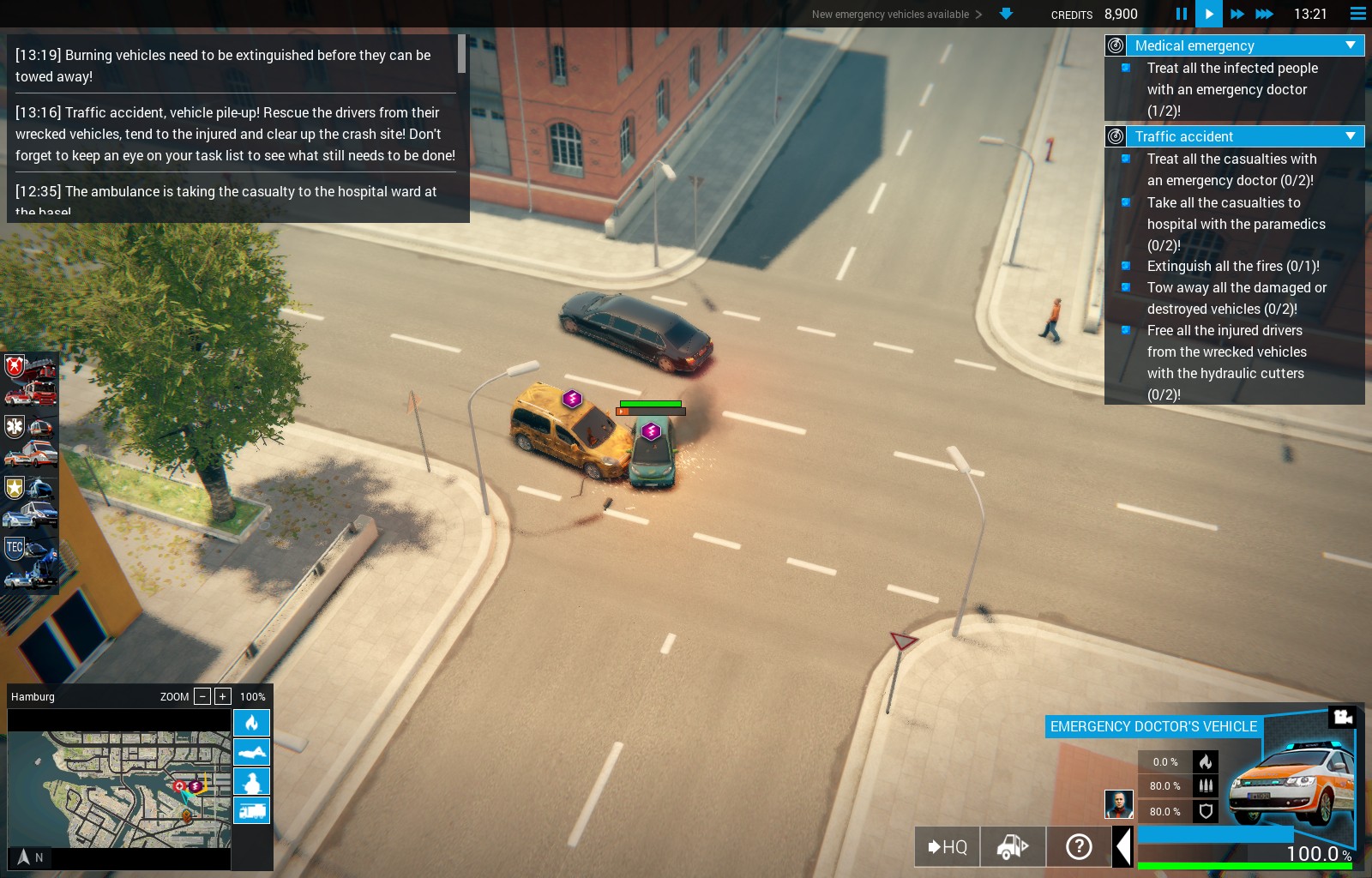The image size is (1372, 878).
Task: Open the hamburger main menu
Action: [x=1357, y=14]
